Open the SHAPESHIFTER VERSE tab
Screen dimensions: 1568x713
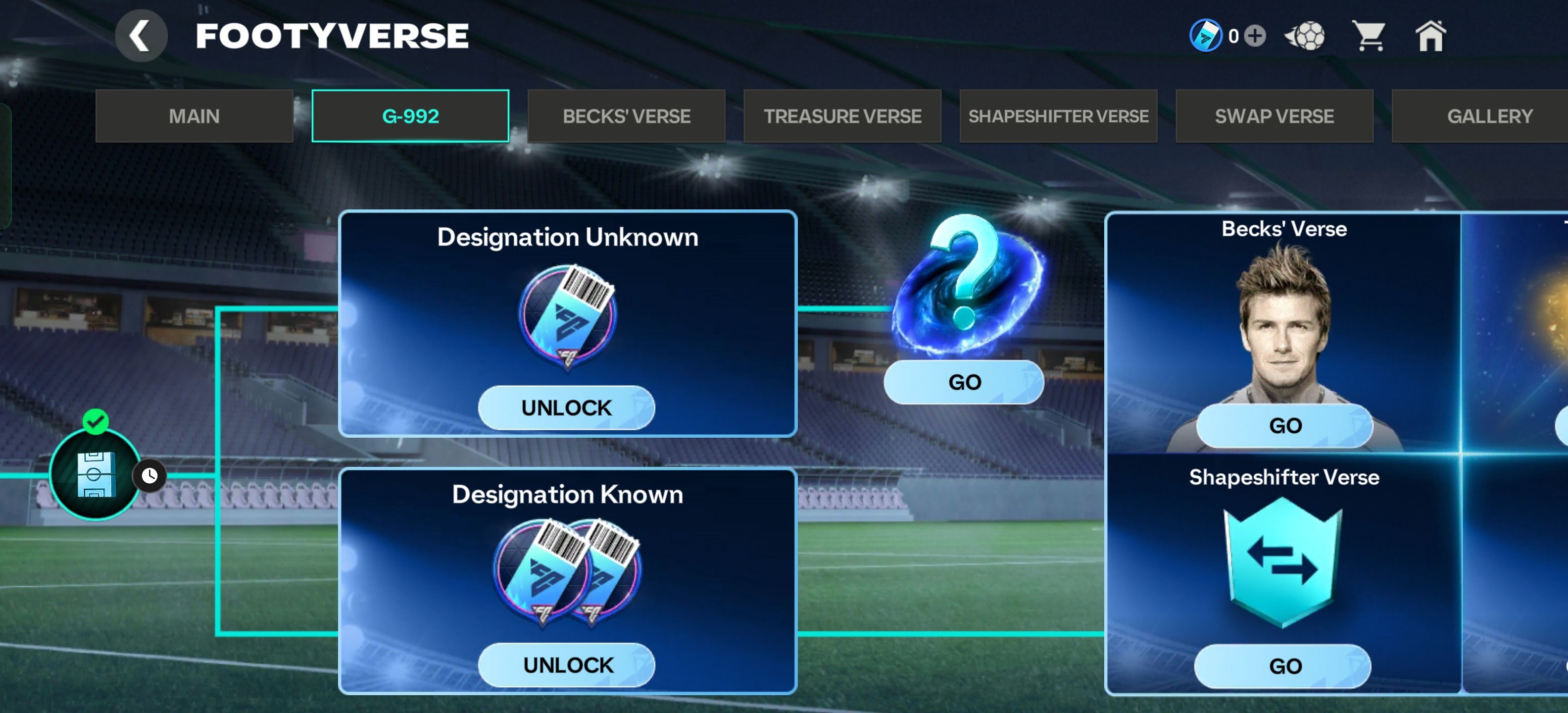tap(1059, 116)
